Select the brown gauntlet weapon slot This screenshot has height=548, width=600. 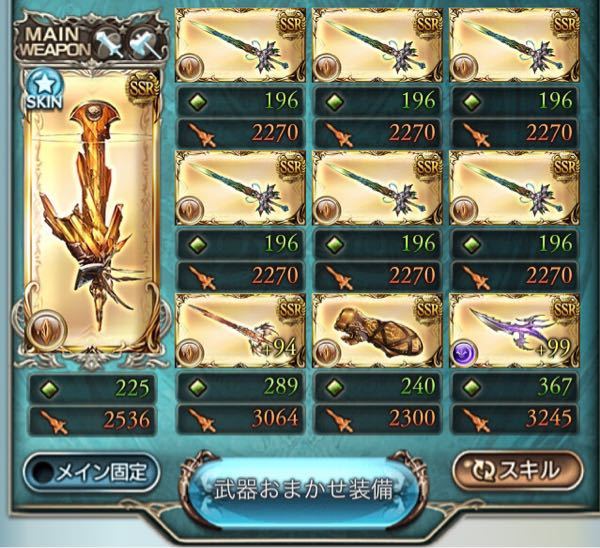pos(376,326)
